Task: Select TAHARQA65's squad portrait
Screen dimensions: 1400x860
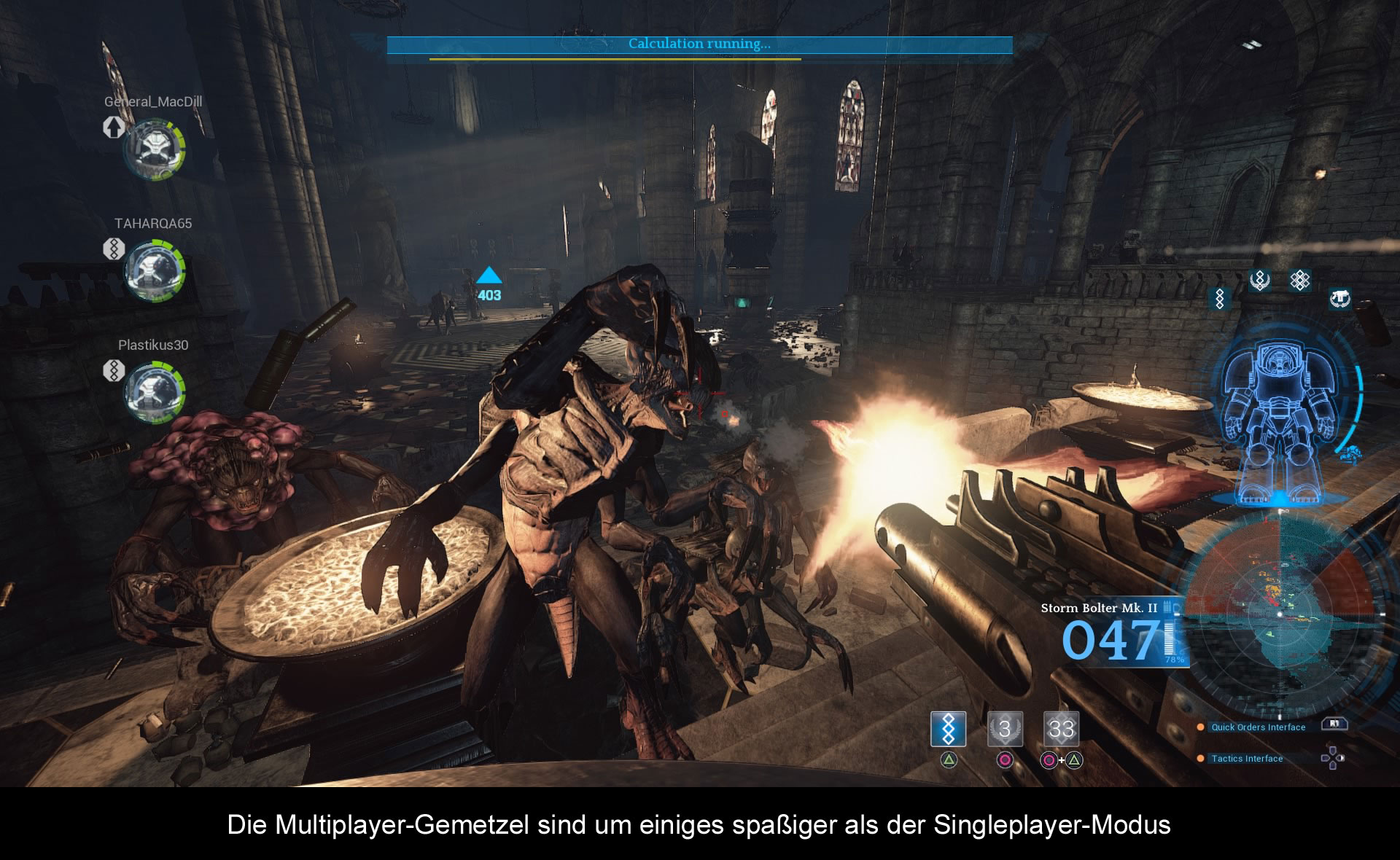Action: point(155,271)
